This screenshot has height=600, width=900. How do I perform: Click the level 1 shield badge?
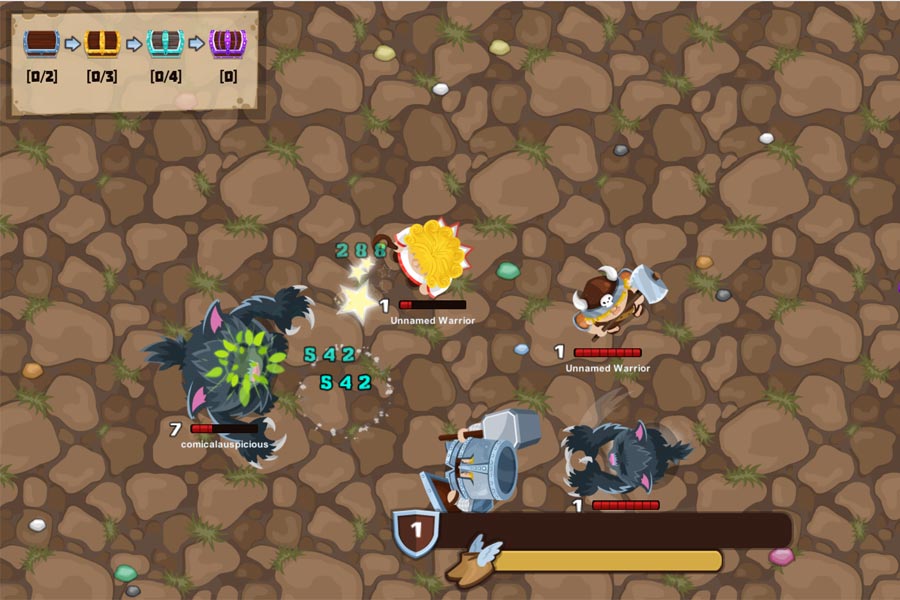click(x=415, y=532)
